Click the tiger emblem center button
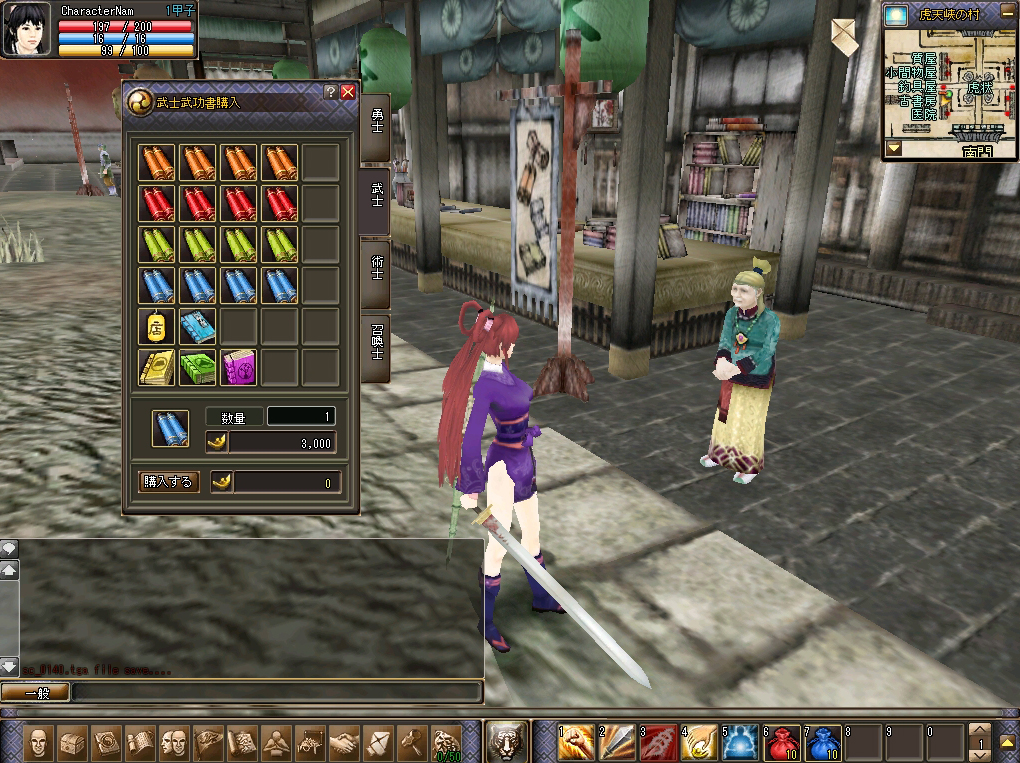Screen dimensions: 1020x763 tap(507, 741)
